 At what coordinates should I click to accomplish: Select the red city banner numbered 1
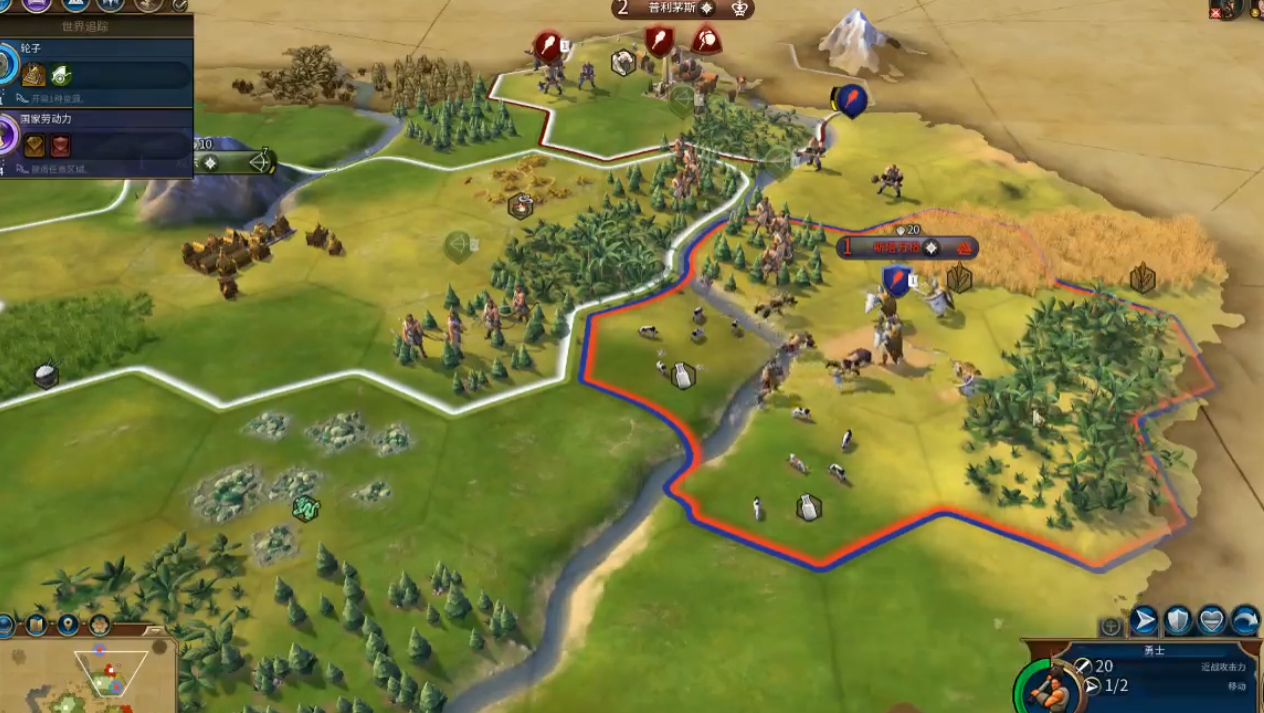point(907,247)
